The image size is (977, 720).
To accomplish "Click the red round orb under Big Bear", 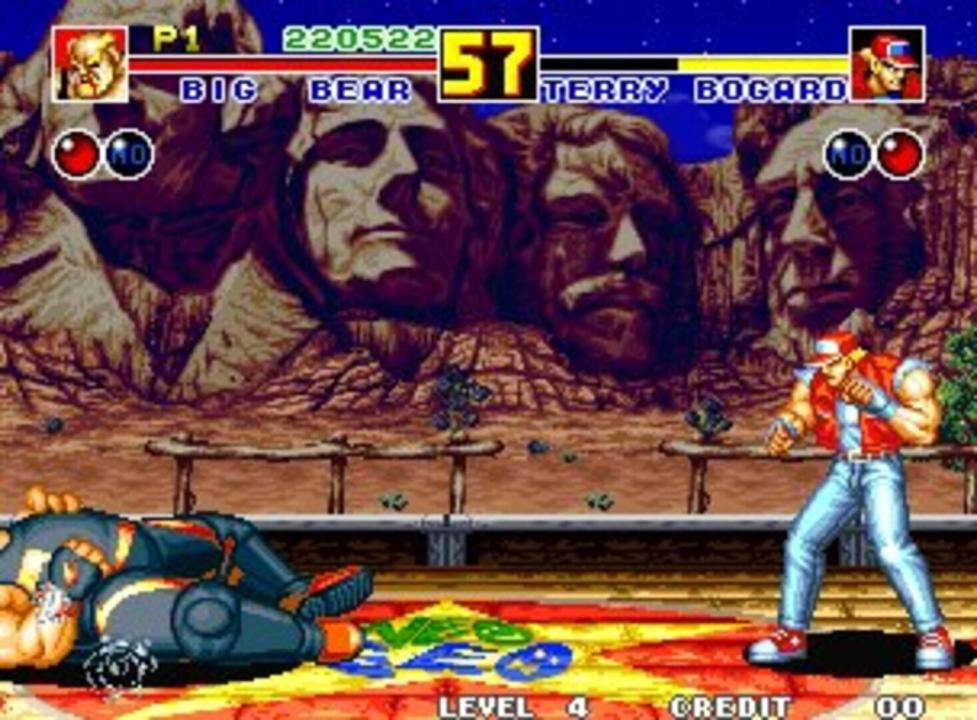I will [77, 155].
